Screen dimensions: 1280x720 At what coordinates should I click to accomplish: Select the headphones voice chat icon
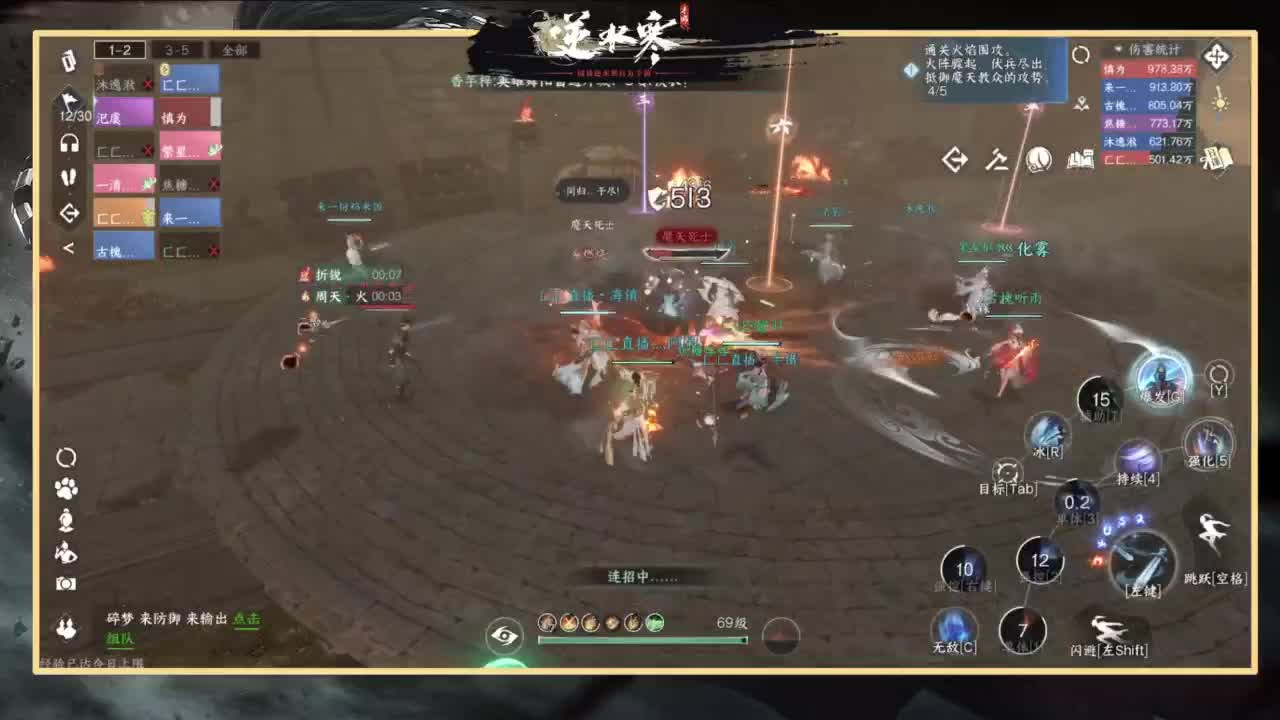coord(67,144)
